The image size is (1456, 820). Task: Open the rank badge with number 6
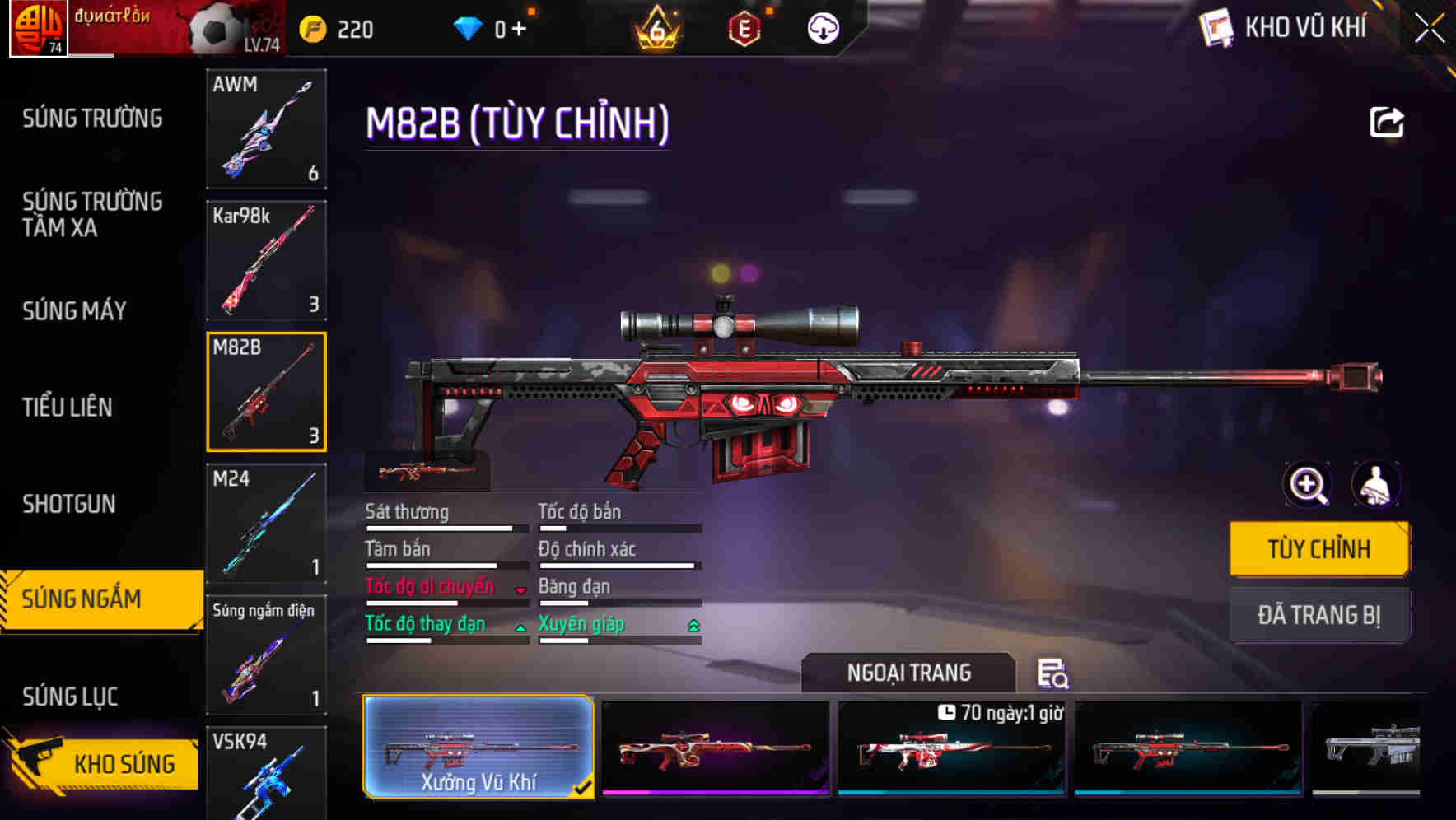coord(655,30)
